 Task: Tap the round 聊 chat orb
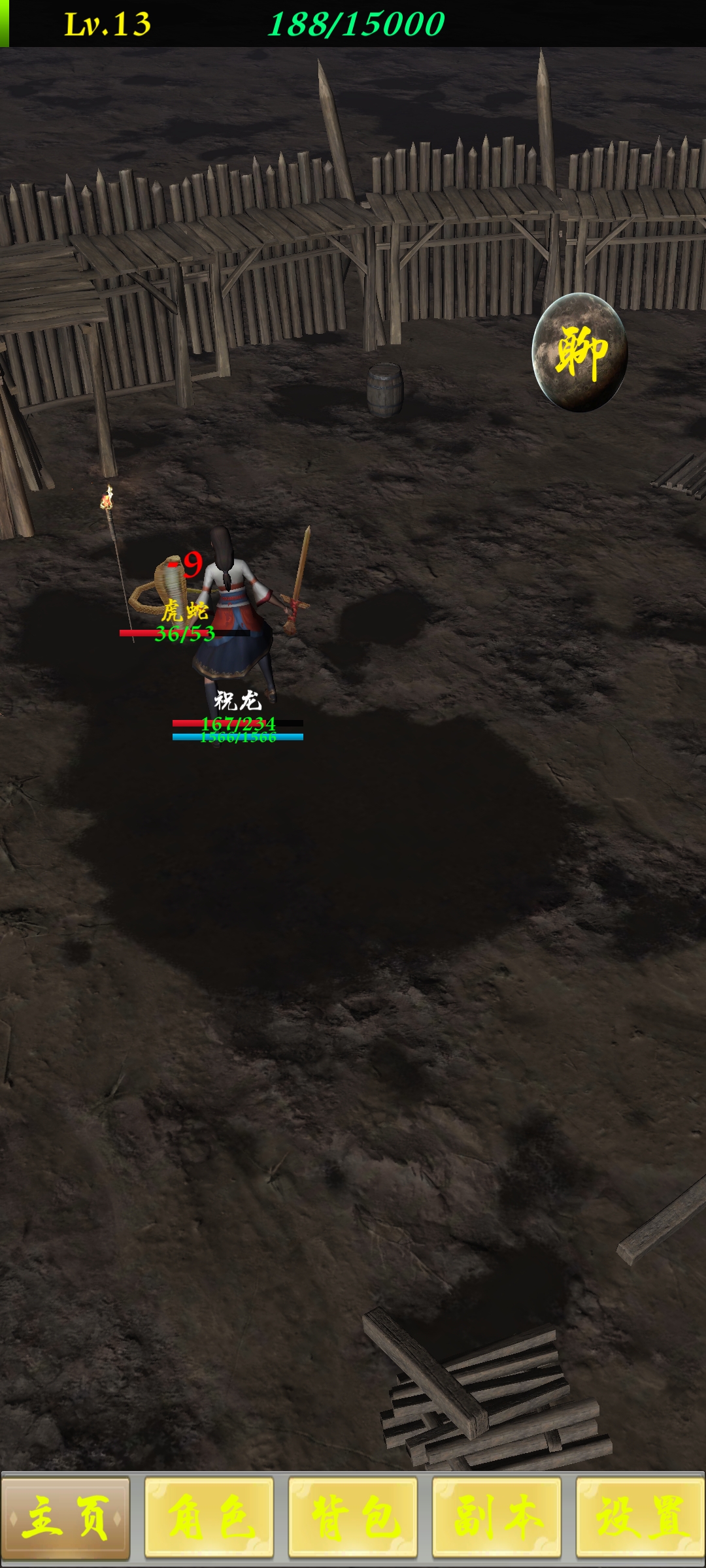coord(580,353)
